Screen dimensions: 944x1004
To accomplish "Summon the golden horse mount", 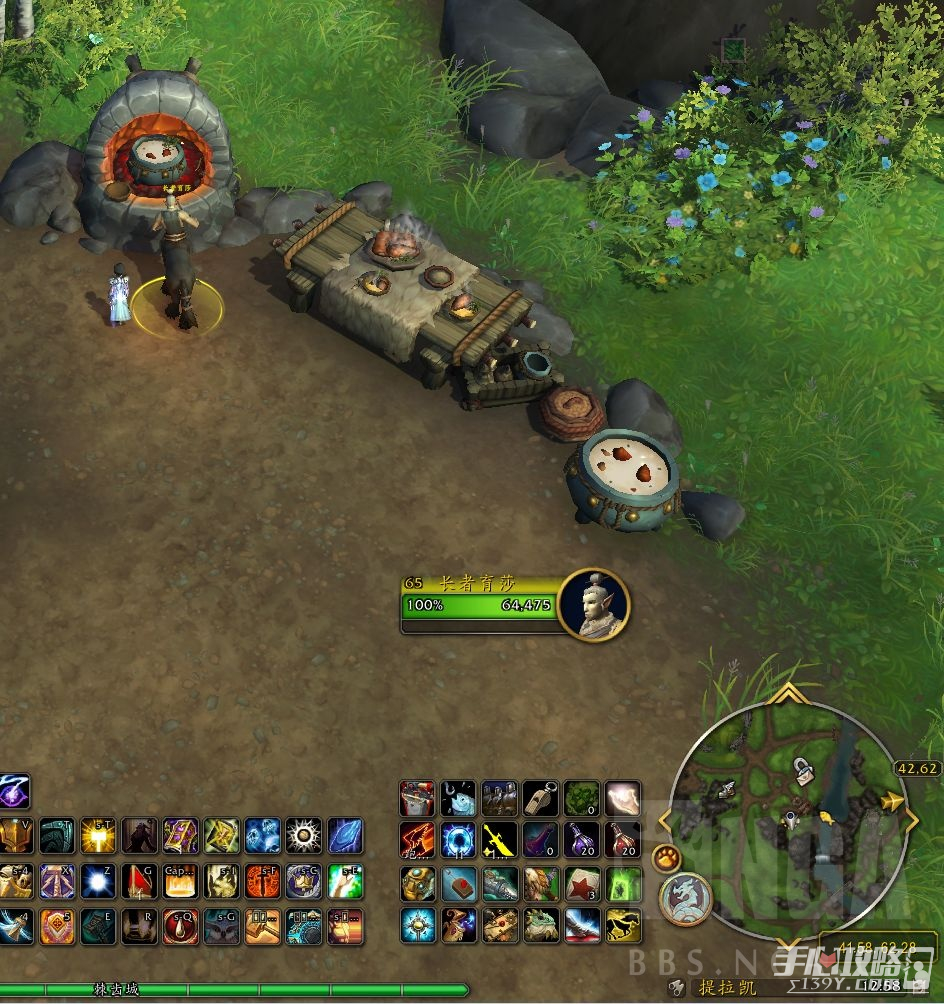I will coord(622,926).
